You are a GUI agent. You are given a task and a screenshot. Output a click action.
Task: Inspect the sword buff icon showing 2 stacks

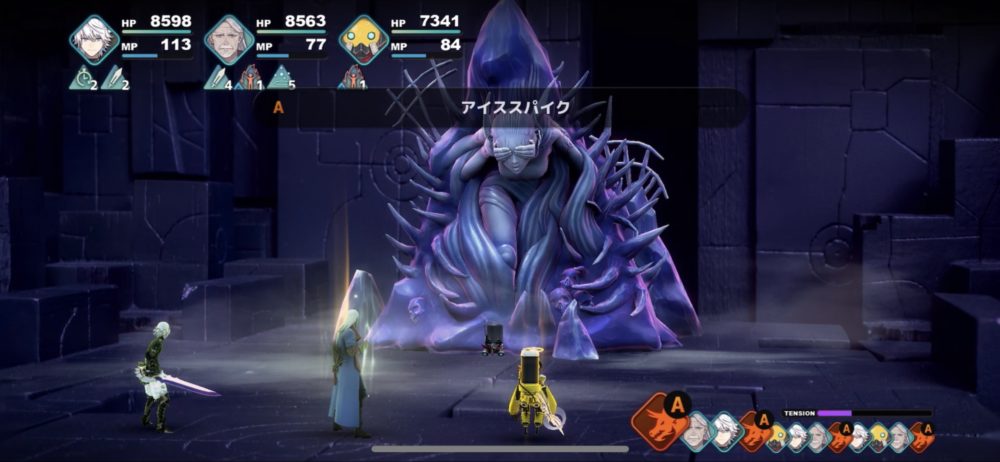click(115, 77)
